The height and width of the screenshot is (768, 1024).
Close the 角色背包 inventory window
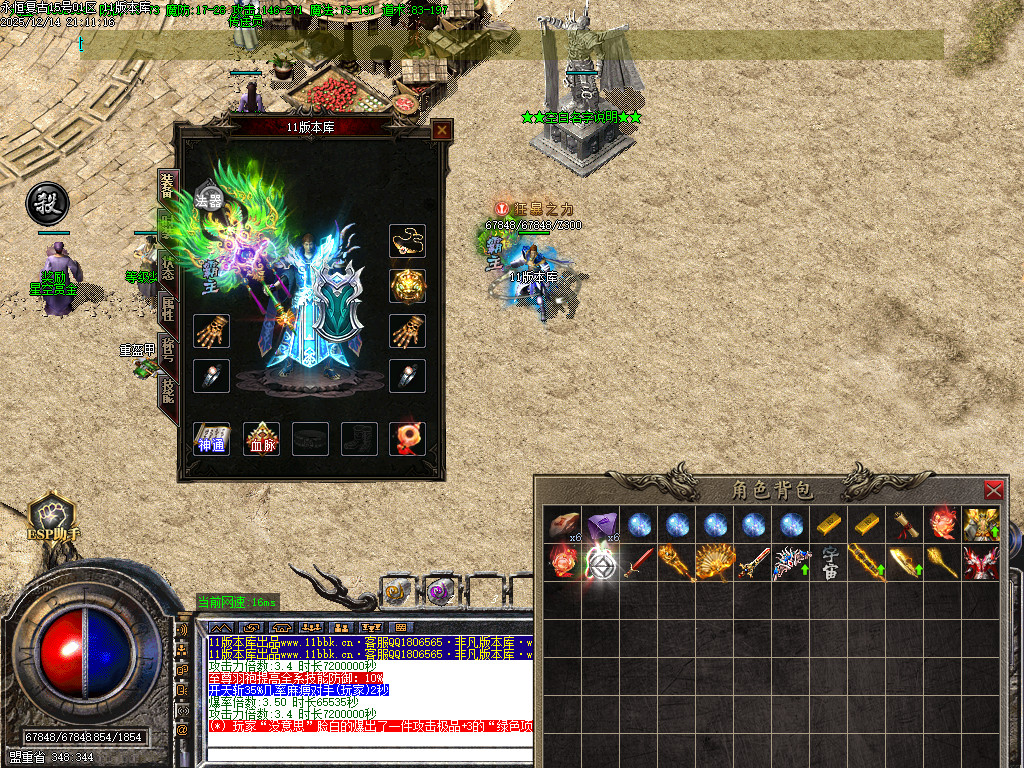coord(993,490)
